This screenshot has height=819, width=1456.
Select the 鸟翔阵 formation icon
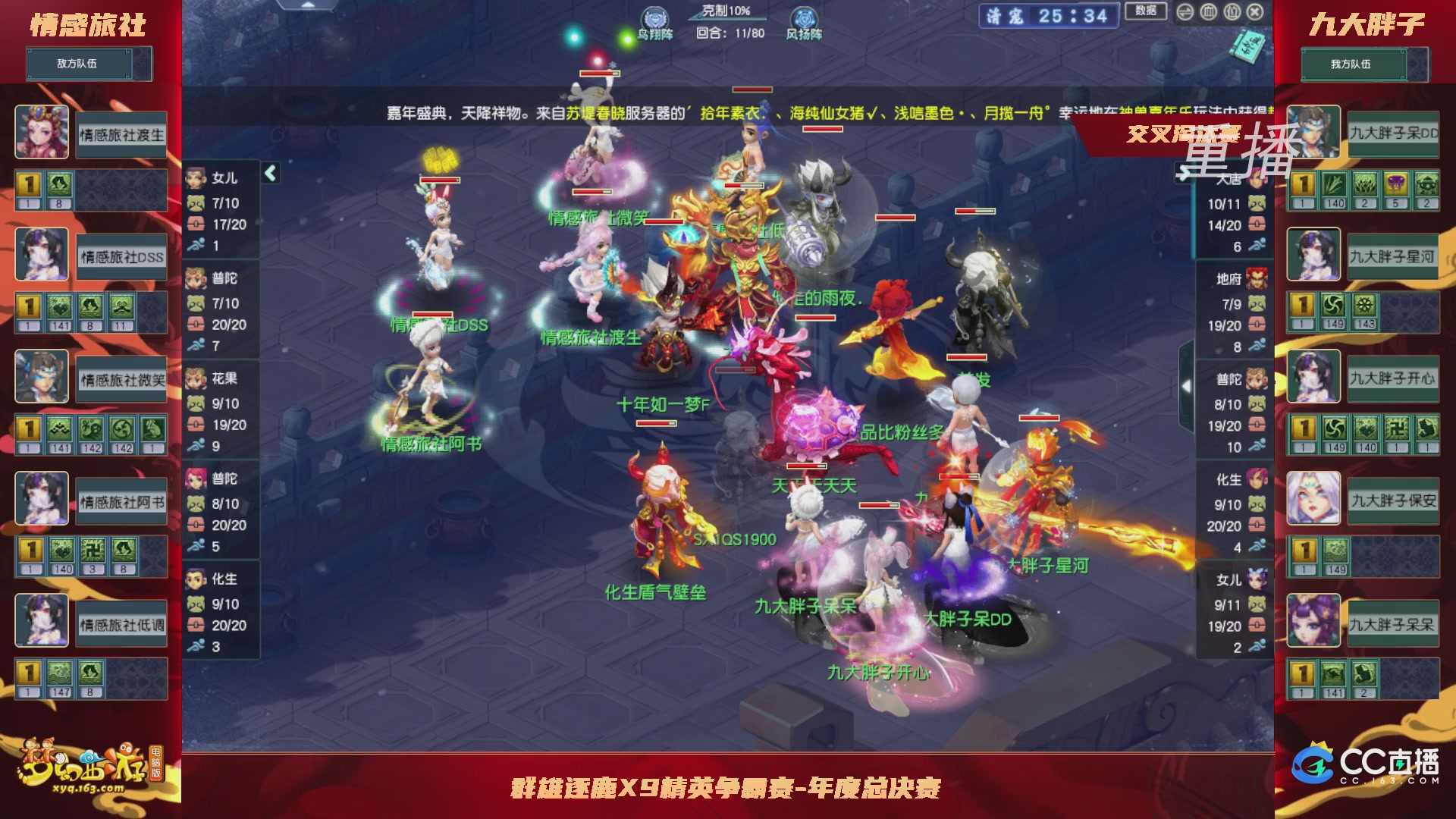click(x=654, y=15)
